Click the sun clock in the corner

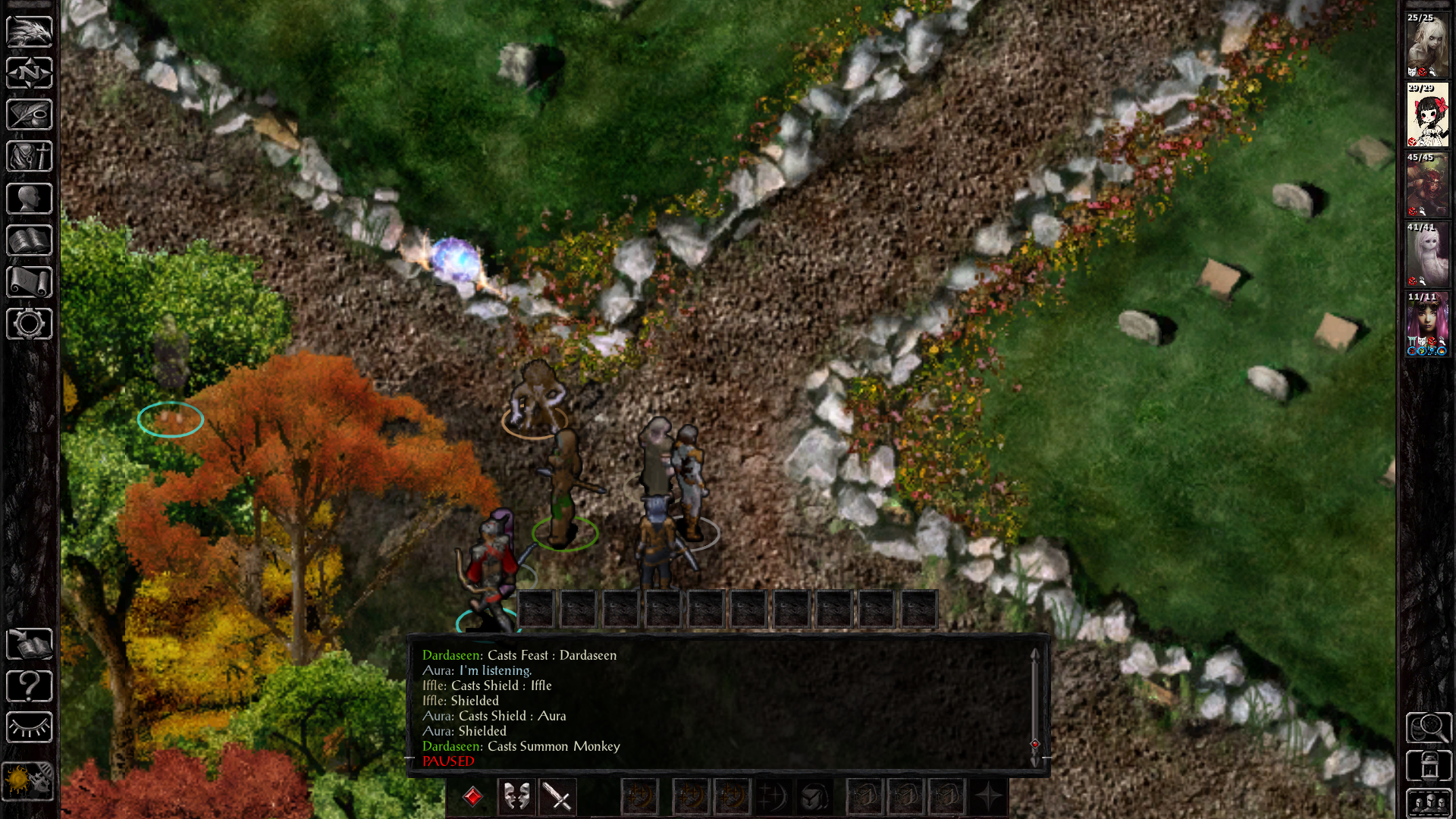click(x=28, y=781)
